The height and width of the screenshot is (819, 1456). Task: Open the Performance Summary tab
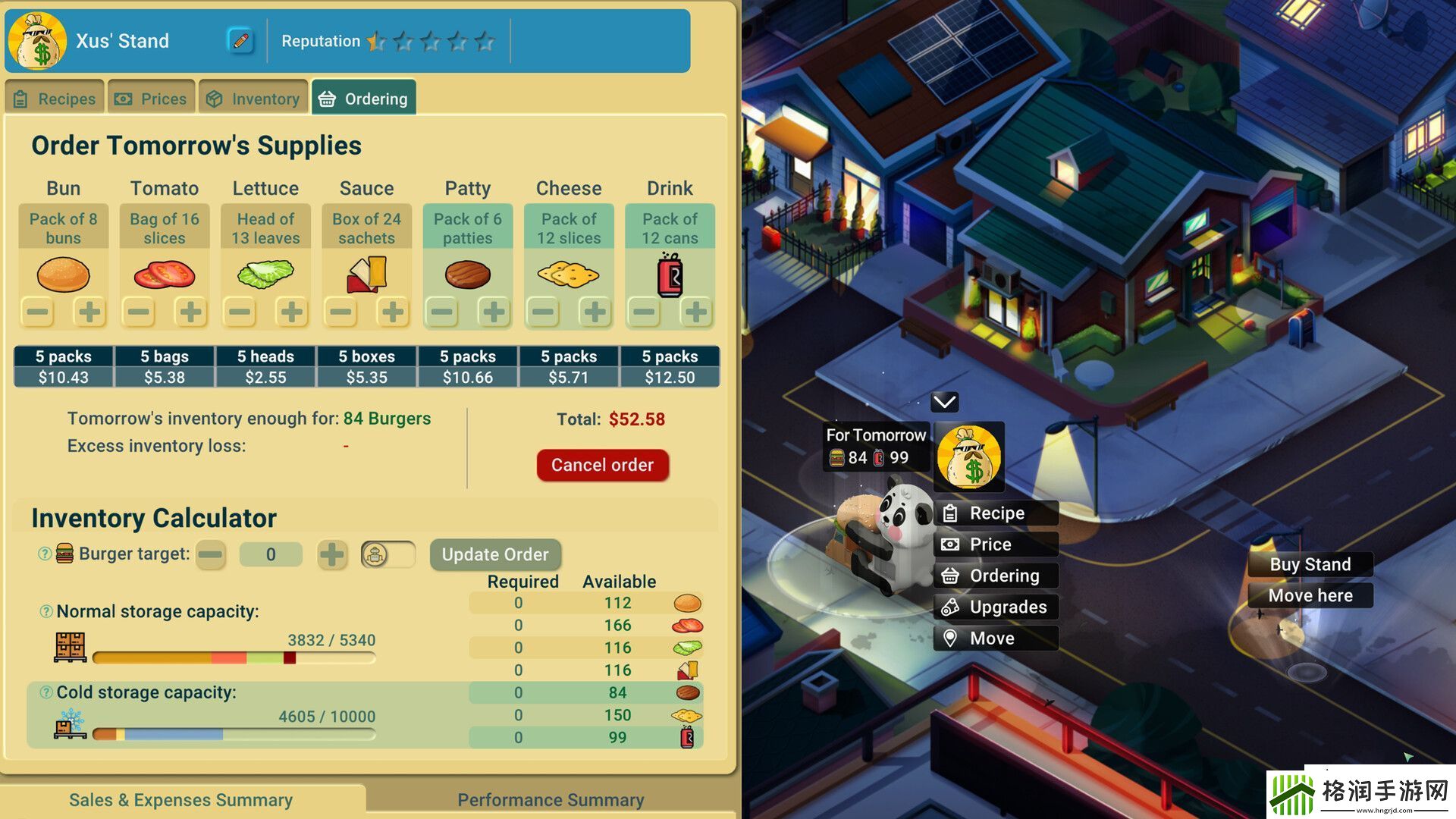(551, 800)
